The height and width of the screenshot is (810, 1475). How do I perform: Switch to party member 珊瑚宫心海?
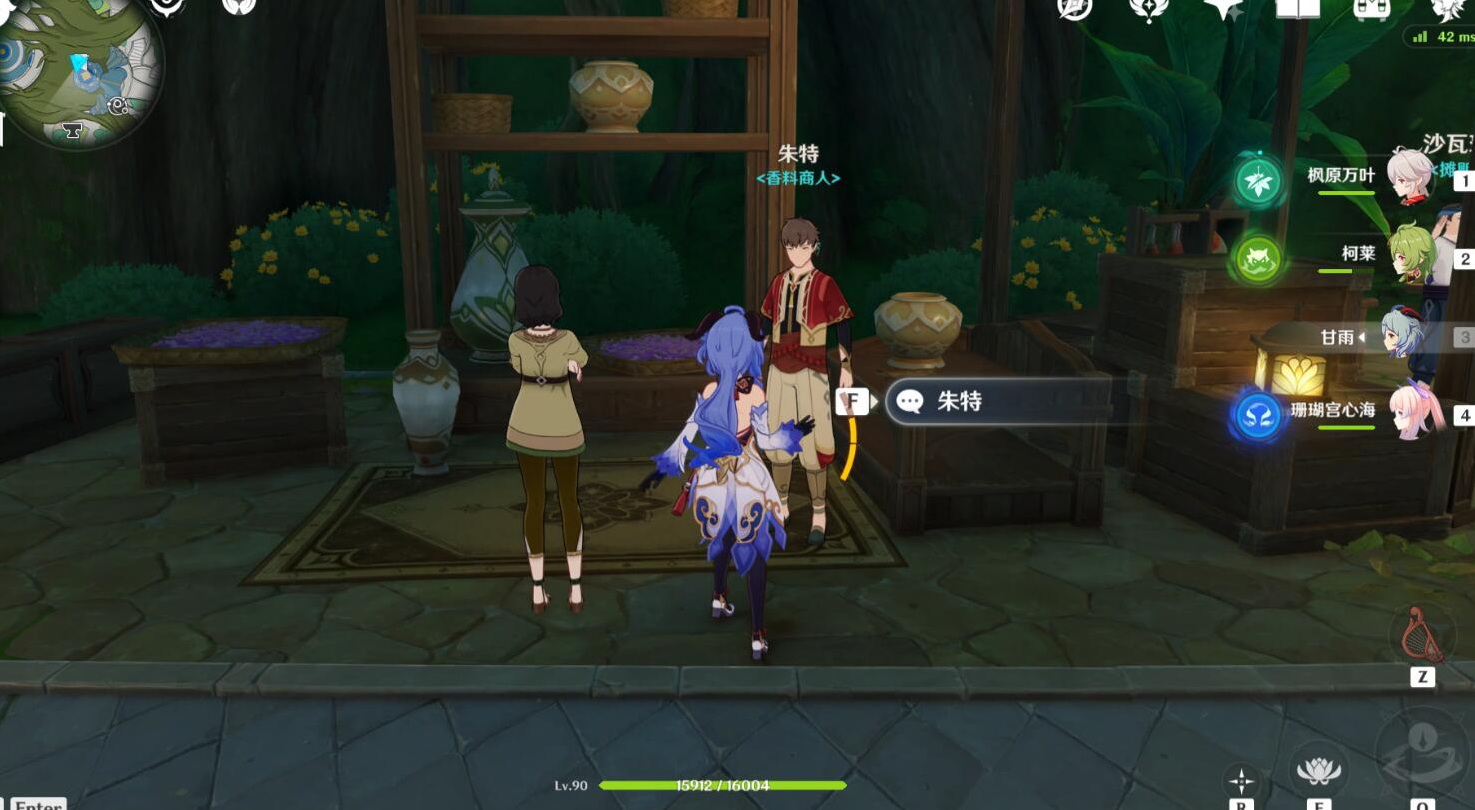click(1416, 410)
